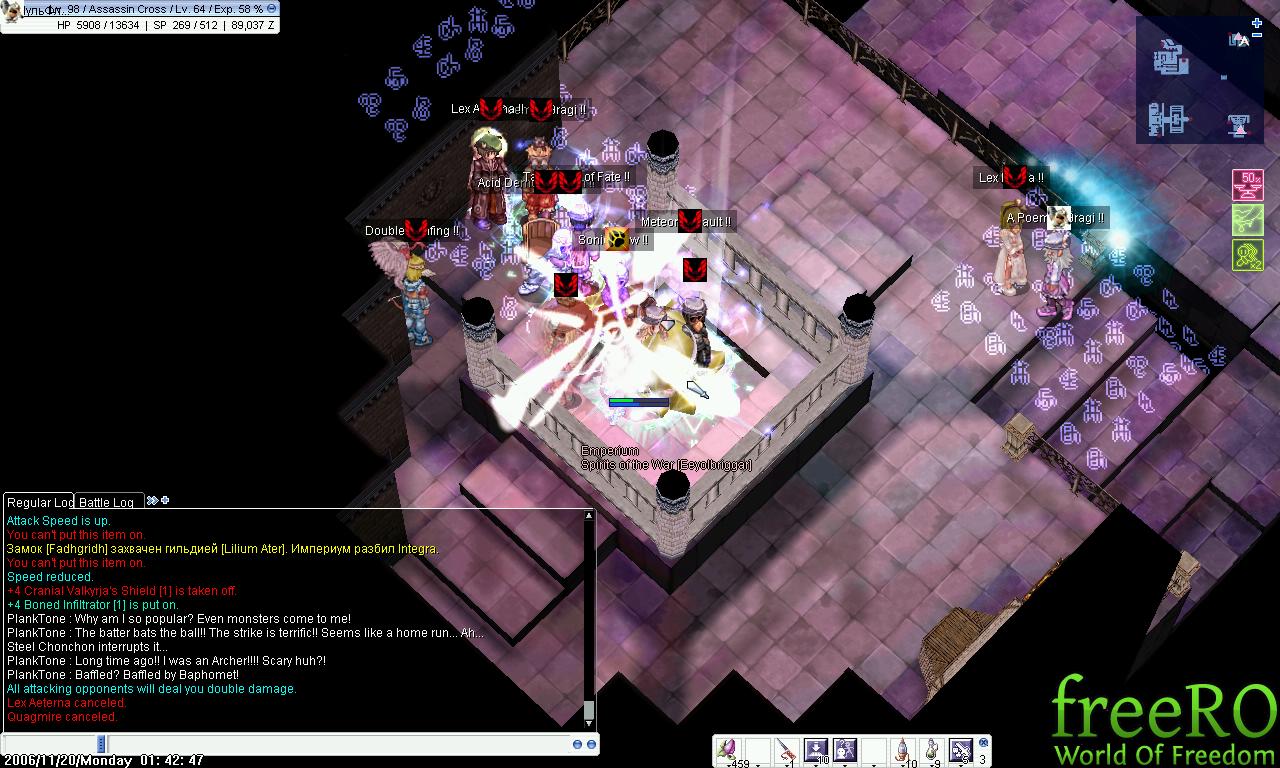This screenshot has width=1280, height=768.
Task: Click the green dagger buff status icon
Action: pos(1247,220)
